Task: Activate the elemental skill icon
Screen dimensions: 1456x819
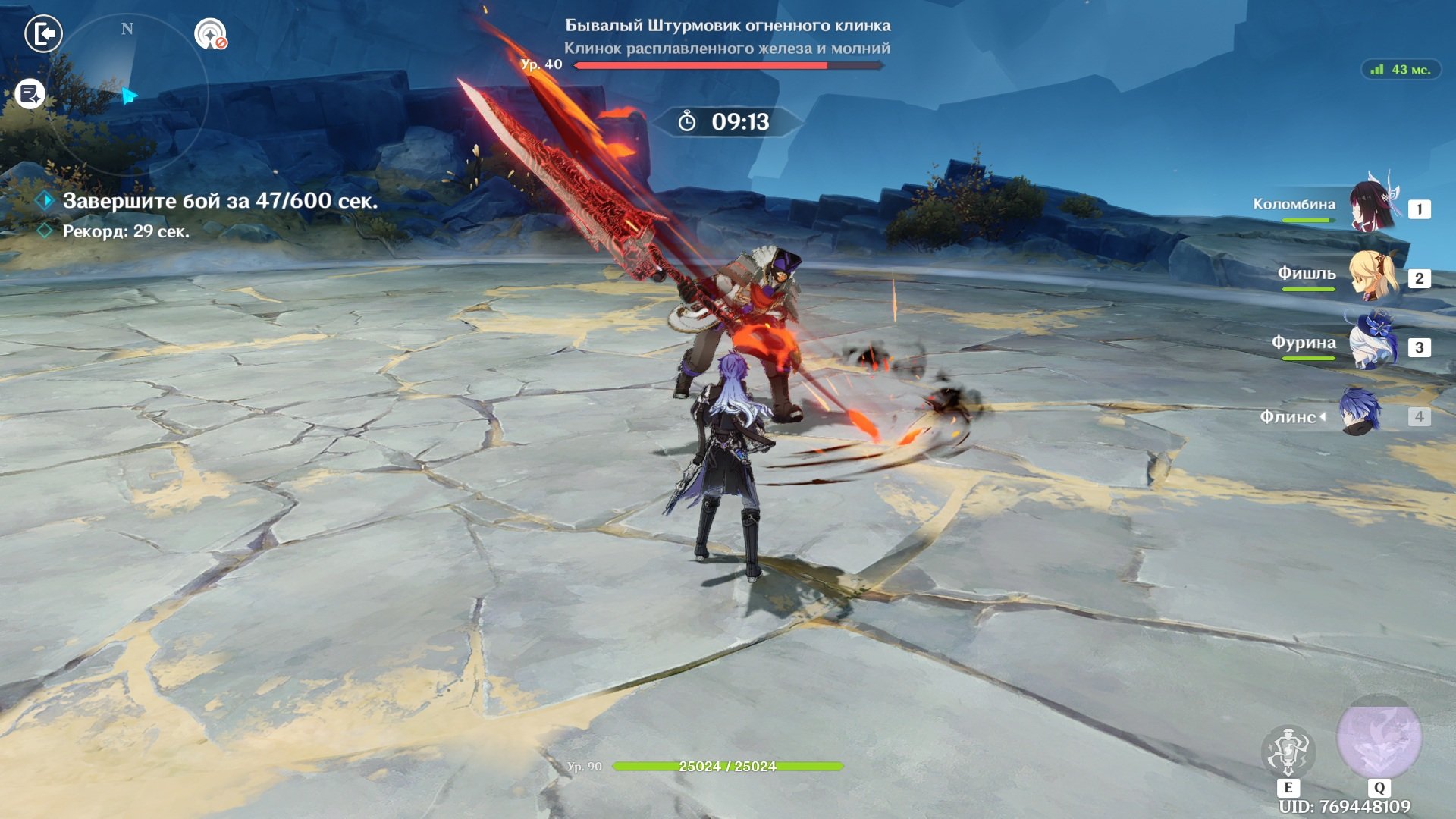Action: point(1288,752)
